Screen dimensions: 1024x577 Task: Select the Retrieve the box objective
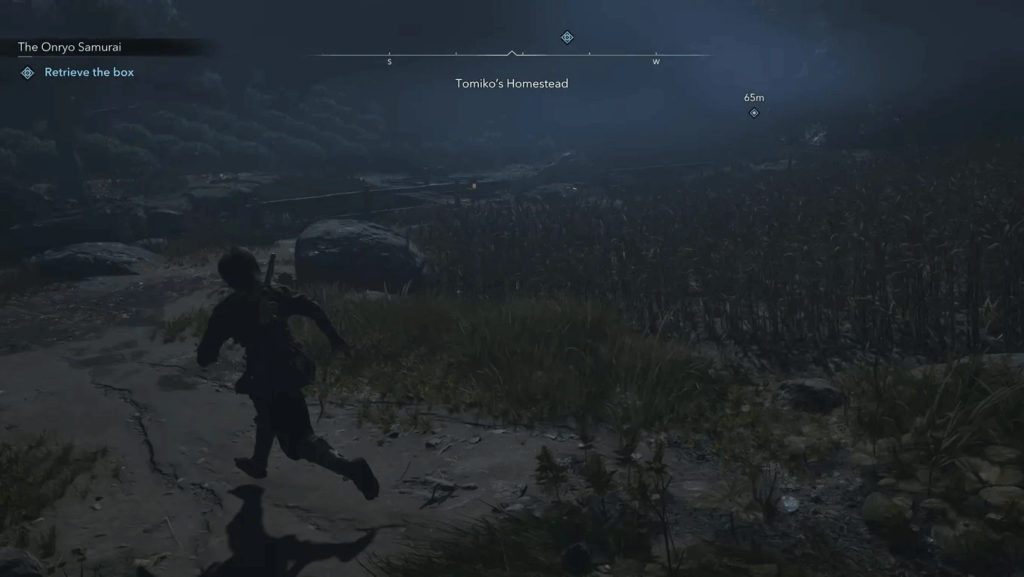tap(88, 73)
